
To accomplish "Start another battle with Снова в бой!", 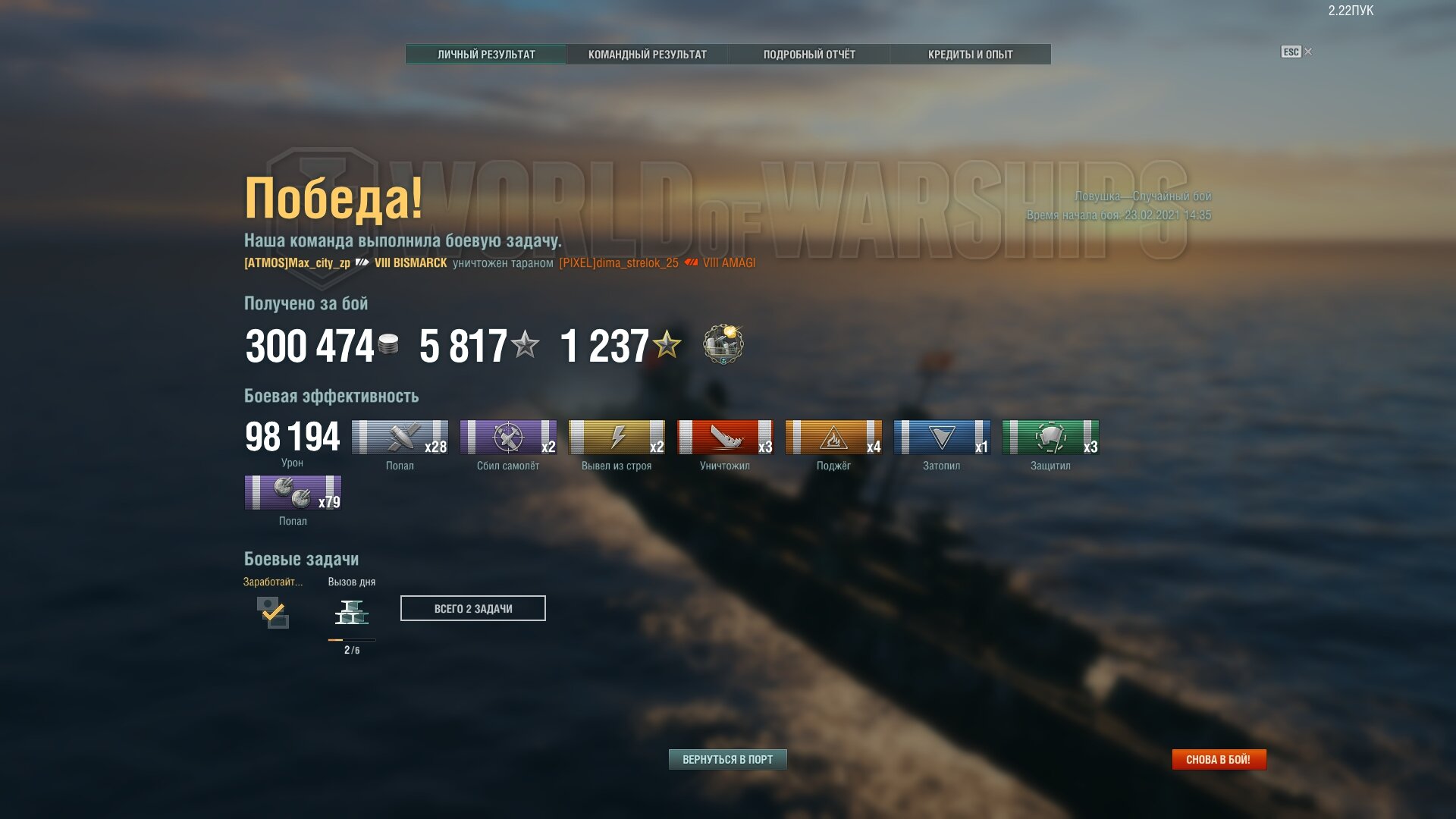I will [x=1218, y=759].
